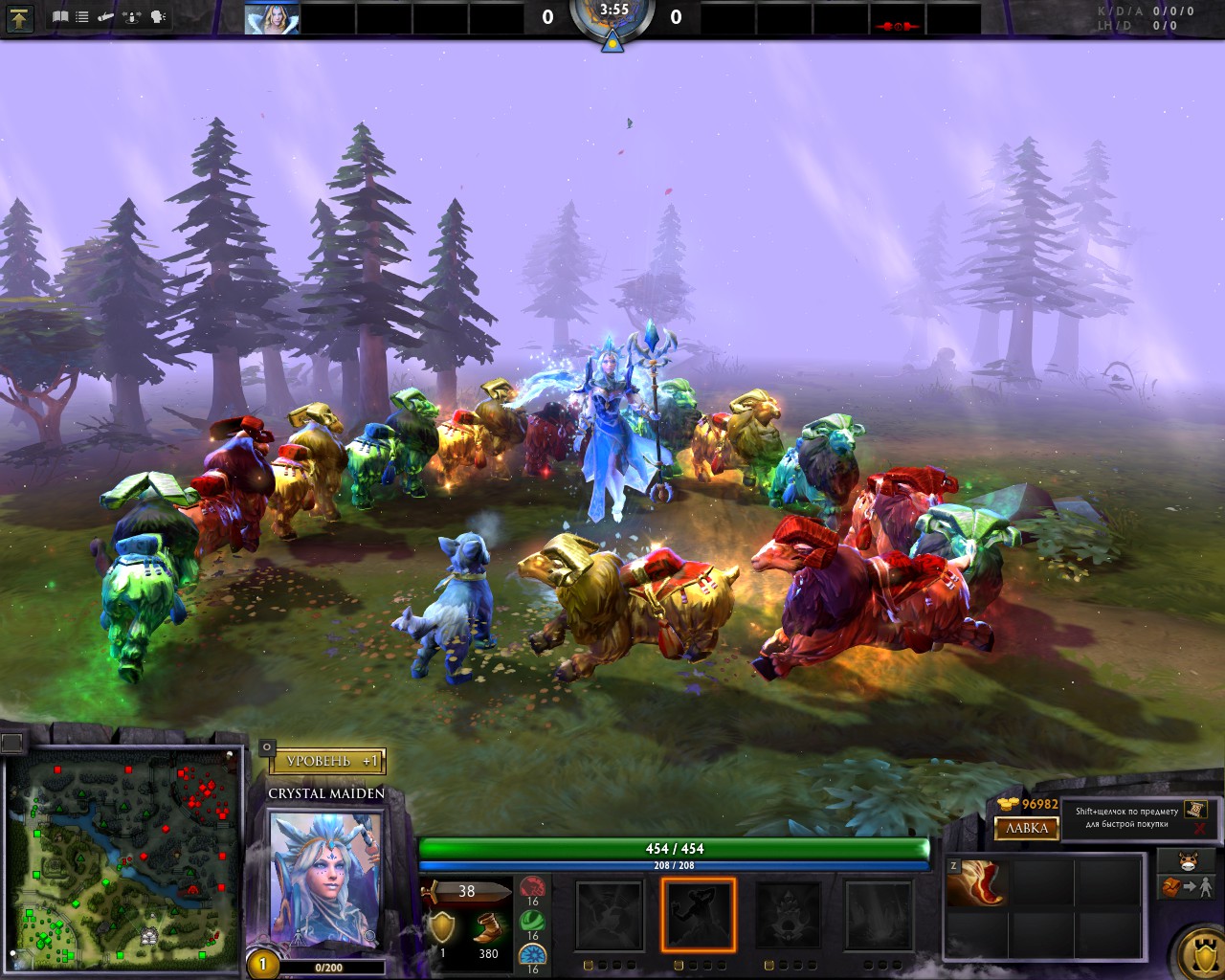1225x980 pixels.
Task: Open the Лавка shop
Action: click(x=1027, y=828)
